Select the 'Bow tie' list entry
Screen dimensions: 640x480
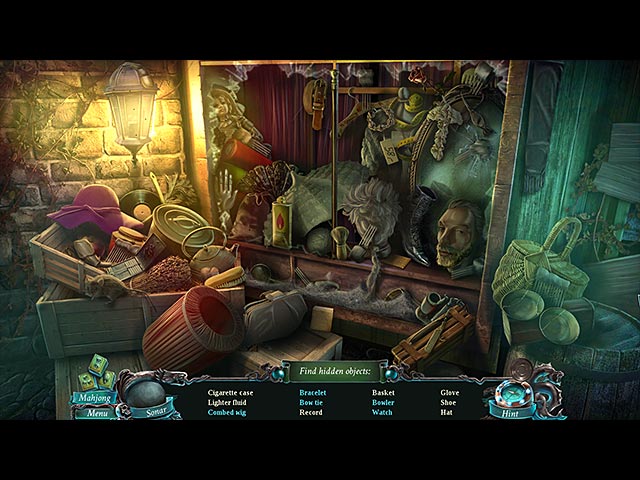point(312,402)
